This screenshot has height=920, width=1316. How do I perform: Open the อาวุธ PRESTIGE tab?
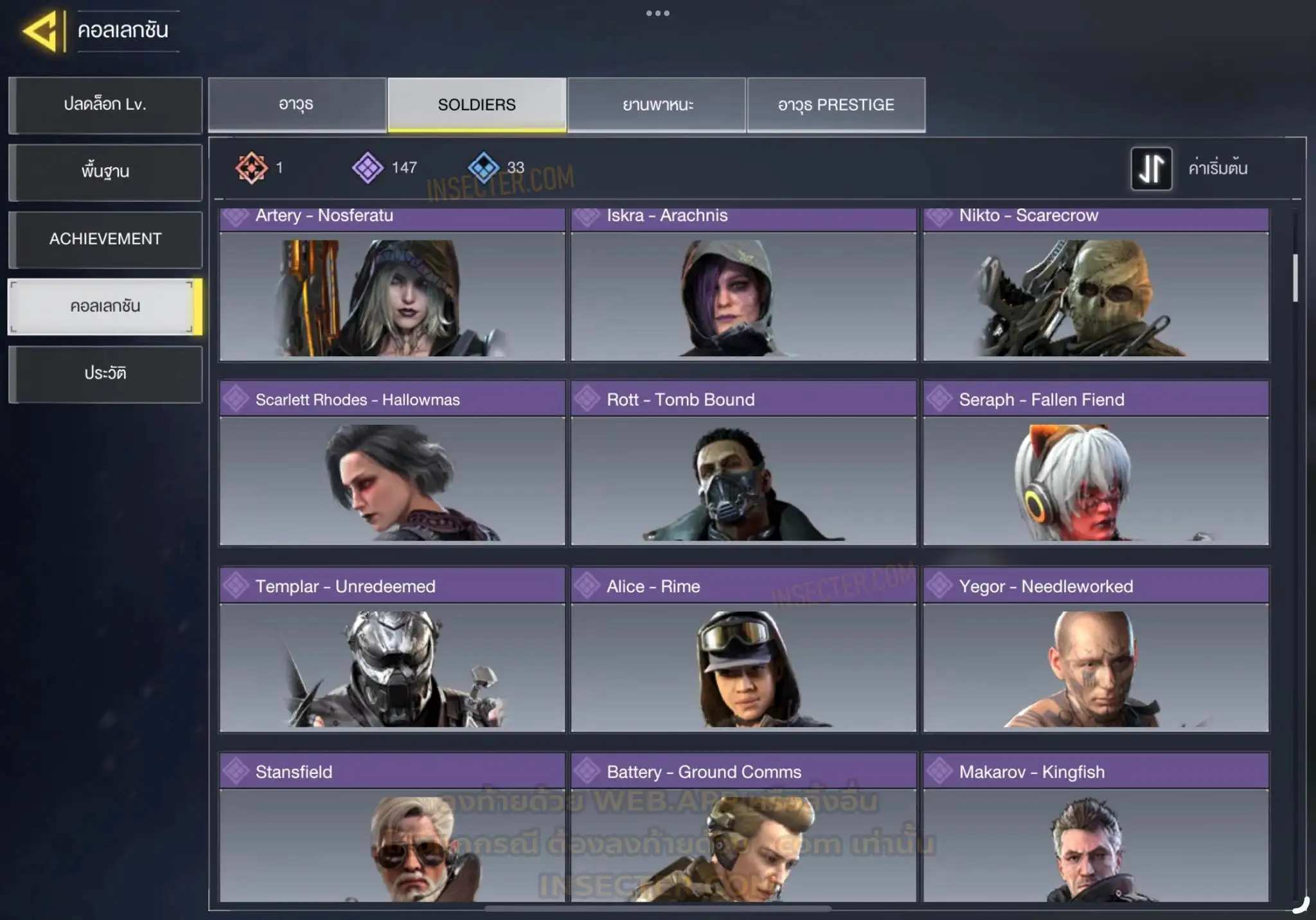click(x=836, y=105)
